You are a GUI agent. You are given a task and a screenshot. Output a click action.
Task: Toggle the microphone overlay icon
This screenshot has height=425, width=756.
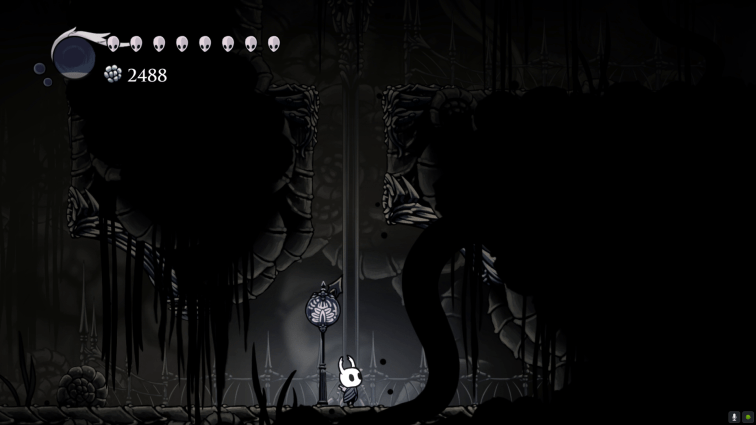pyautogui.click(x=734, y=417)
